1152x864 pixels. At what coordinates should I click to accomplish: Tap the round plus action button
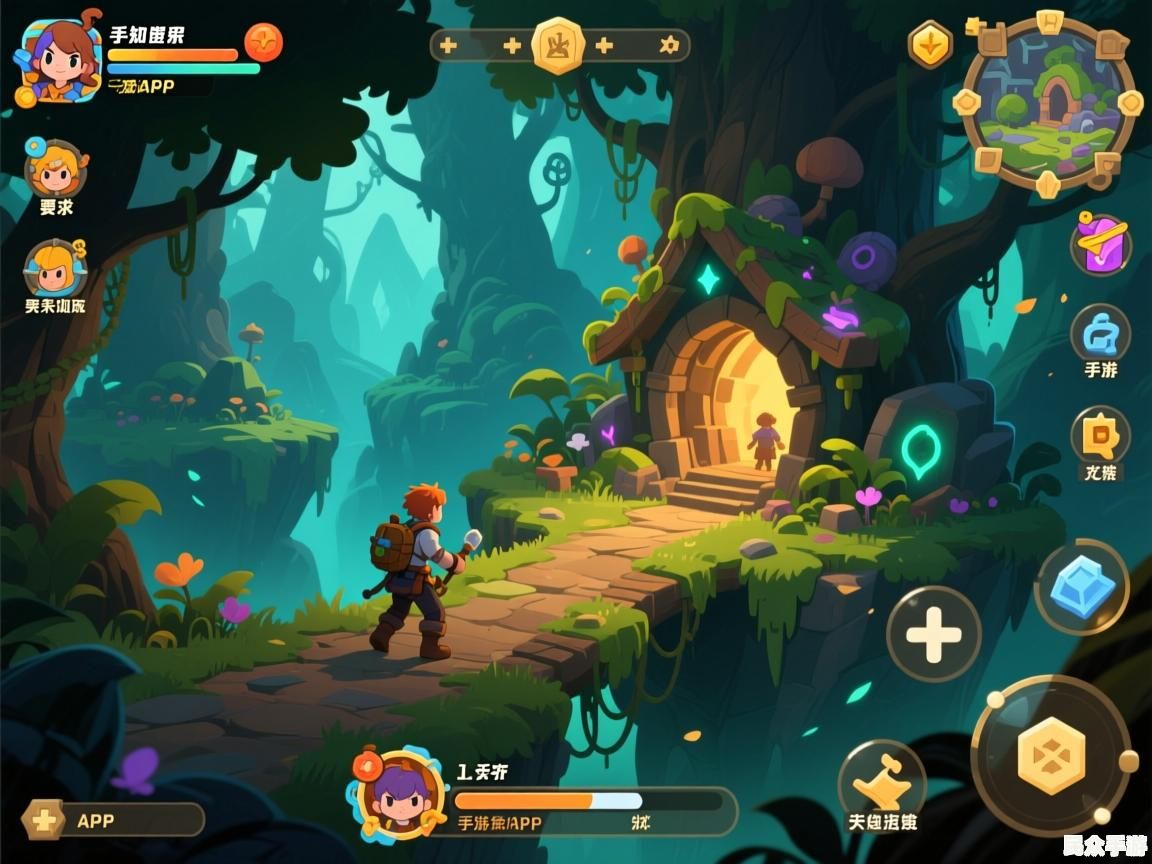[933, 634]
